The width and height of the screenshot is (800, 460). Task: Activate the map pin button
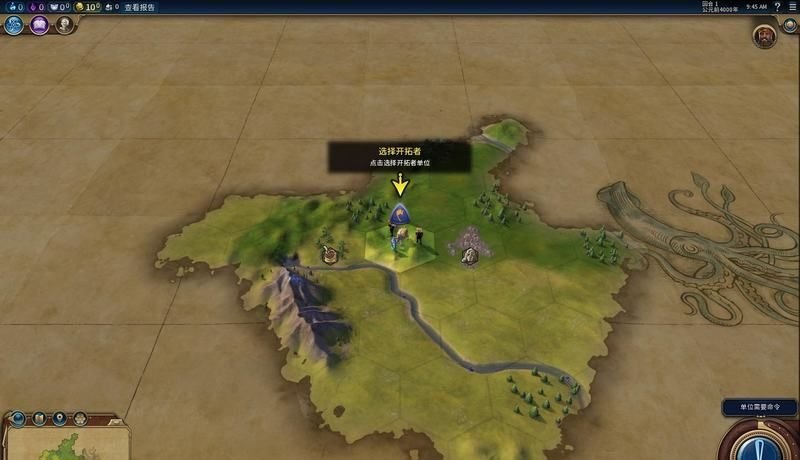pos(60,417)
